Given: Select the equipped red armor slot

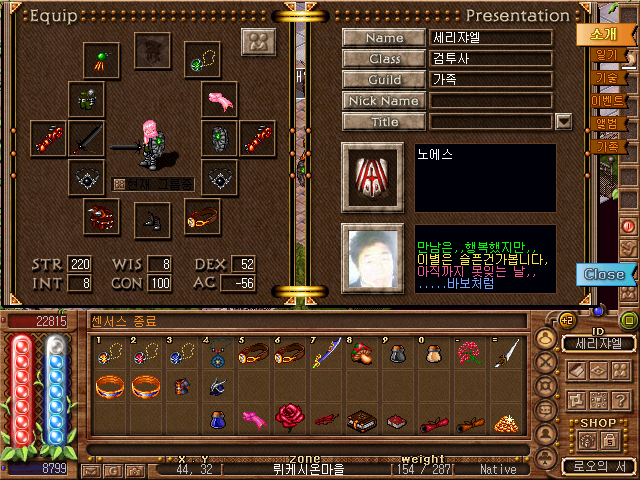Looking at the screenshot, I should (102, 216).
